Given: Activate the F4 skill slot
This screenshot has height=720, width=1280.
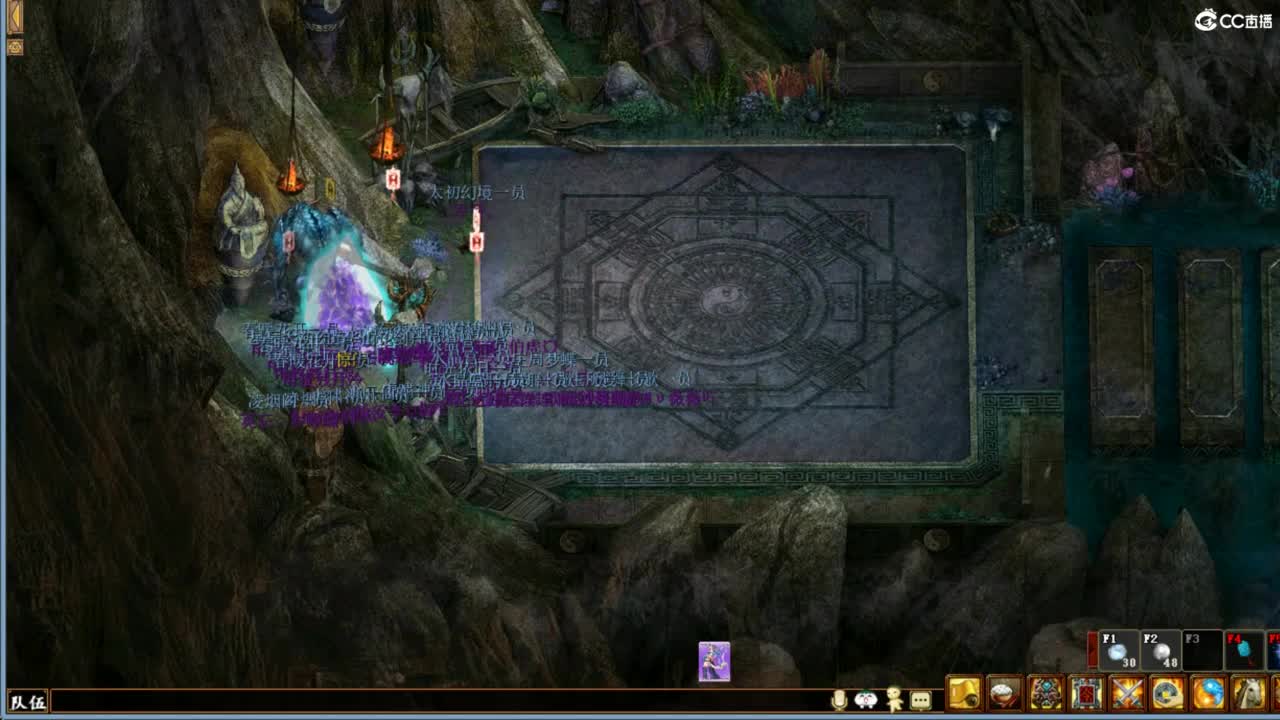Looking at the screenshot, I should 1244,652.
